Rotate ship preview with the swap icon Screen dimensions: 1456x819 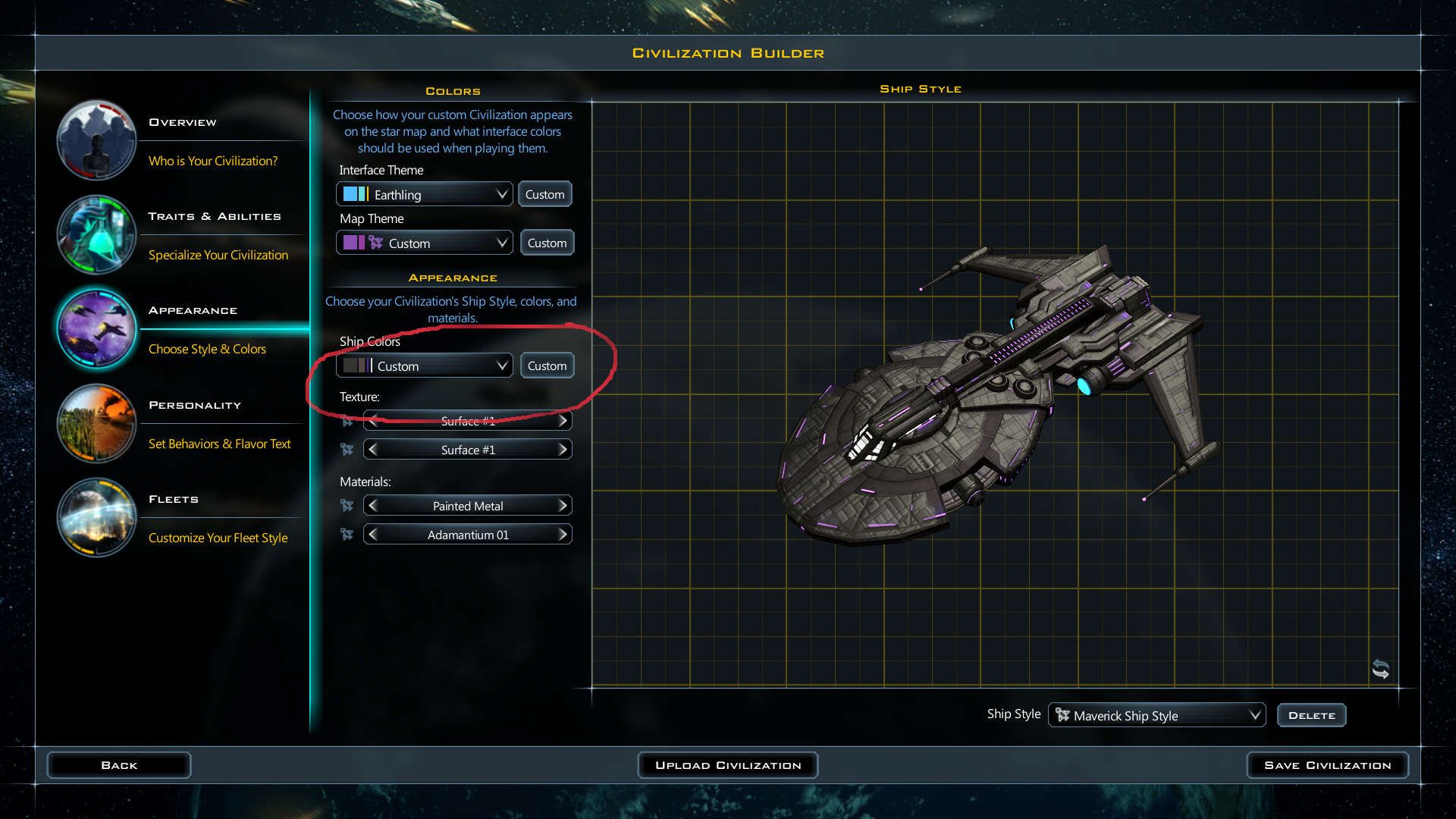pos(1380,669)
